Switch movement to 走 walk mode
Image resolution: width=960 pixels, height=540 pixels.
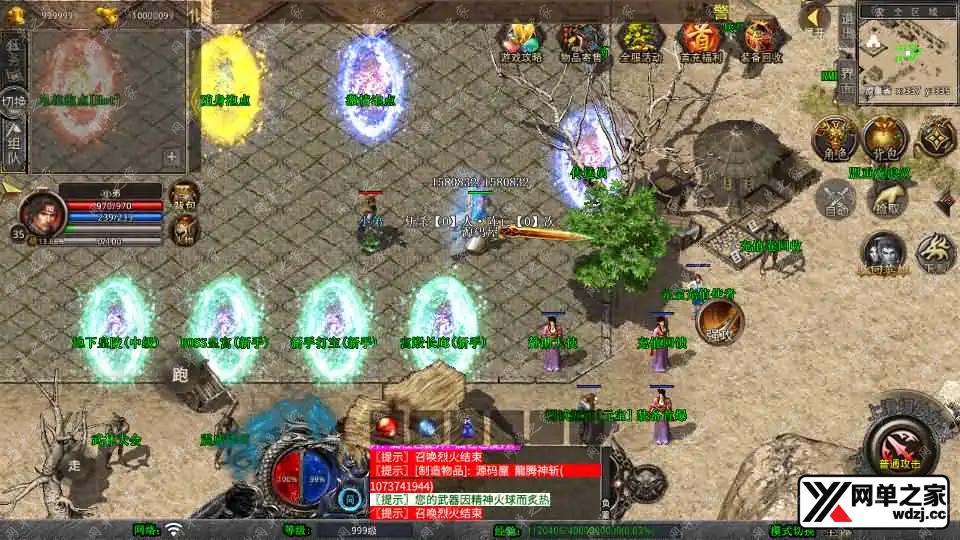74,465
